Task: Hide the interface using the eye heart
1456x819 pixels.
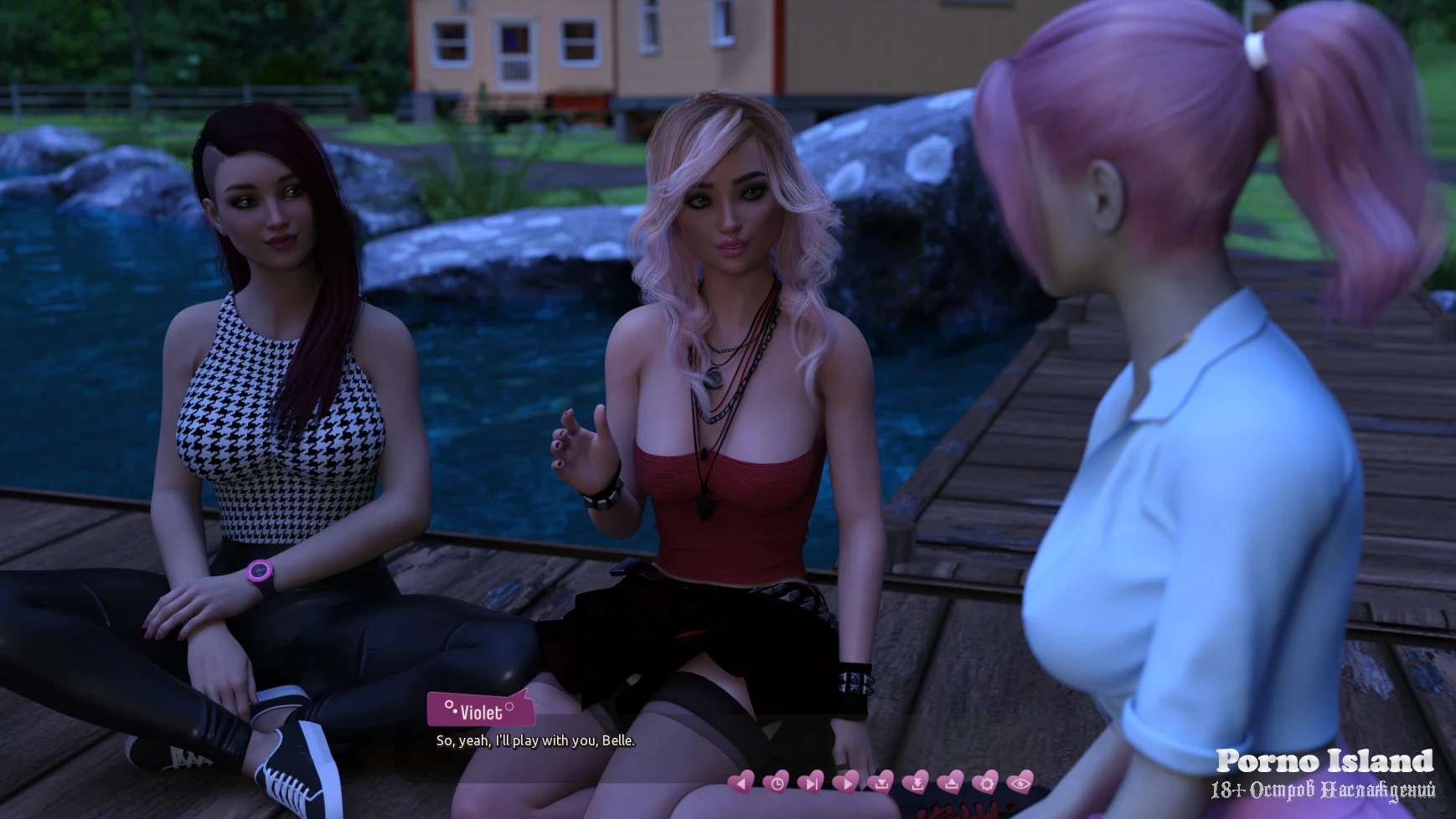Action: click(x=1020, y=783)
